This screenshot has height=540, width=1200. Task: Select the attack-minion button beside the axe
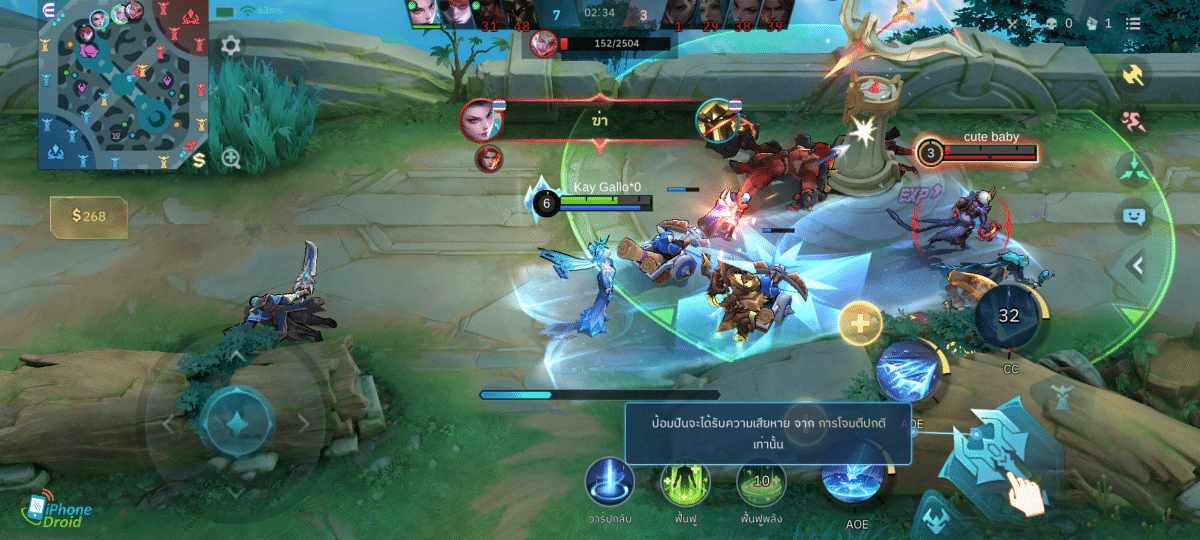click(933, 518)
